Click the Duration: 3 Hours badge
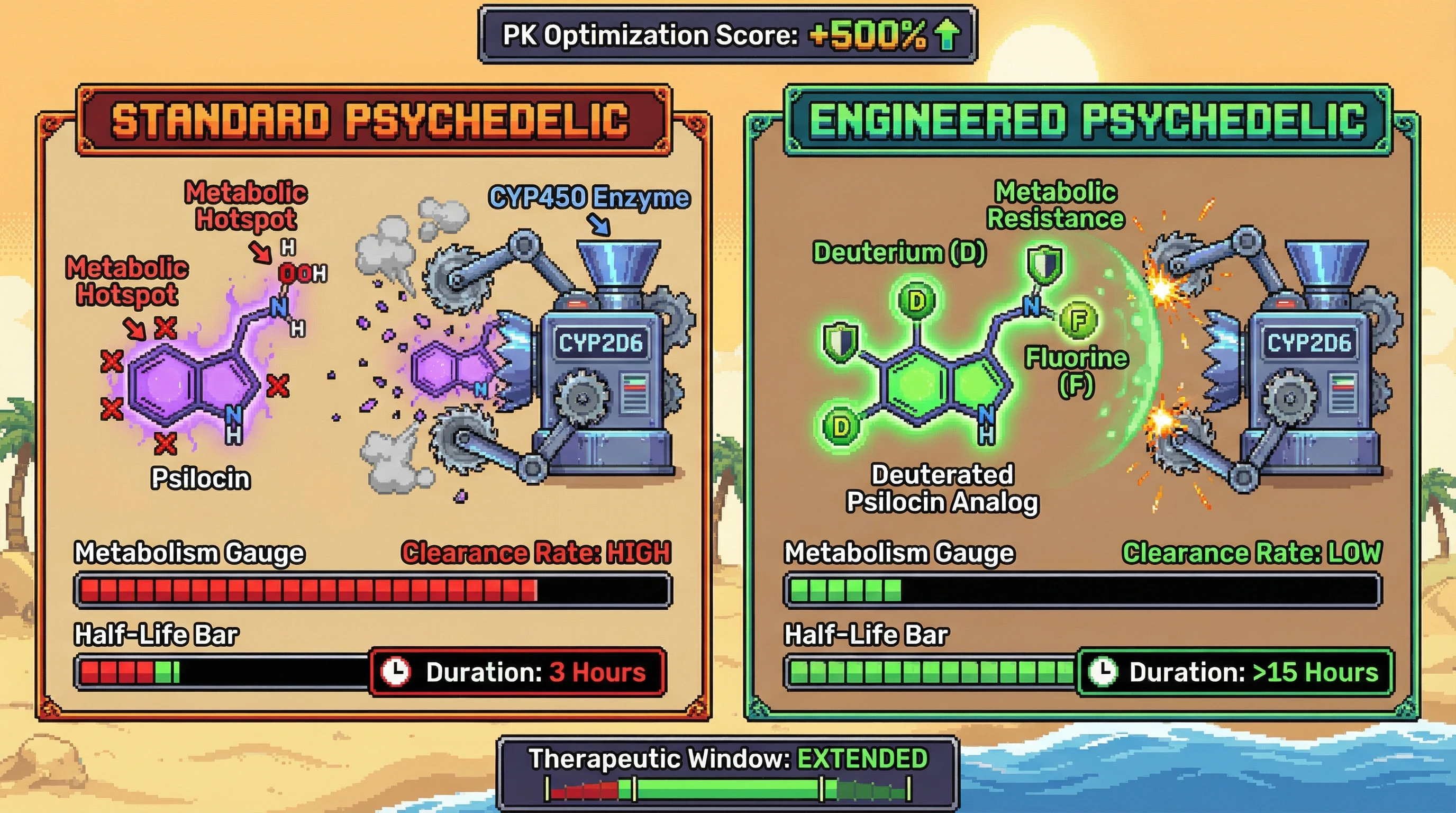1456x813 pixels. [518, 672]
